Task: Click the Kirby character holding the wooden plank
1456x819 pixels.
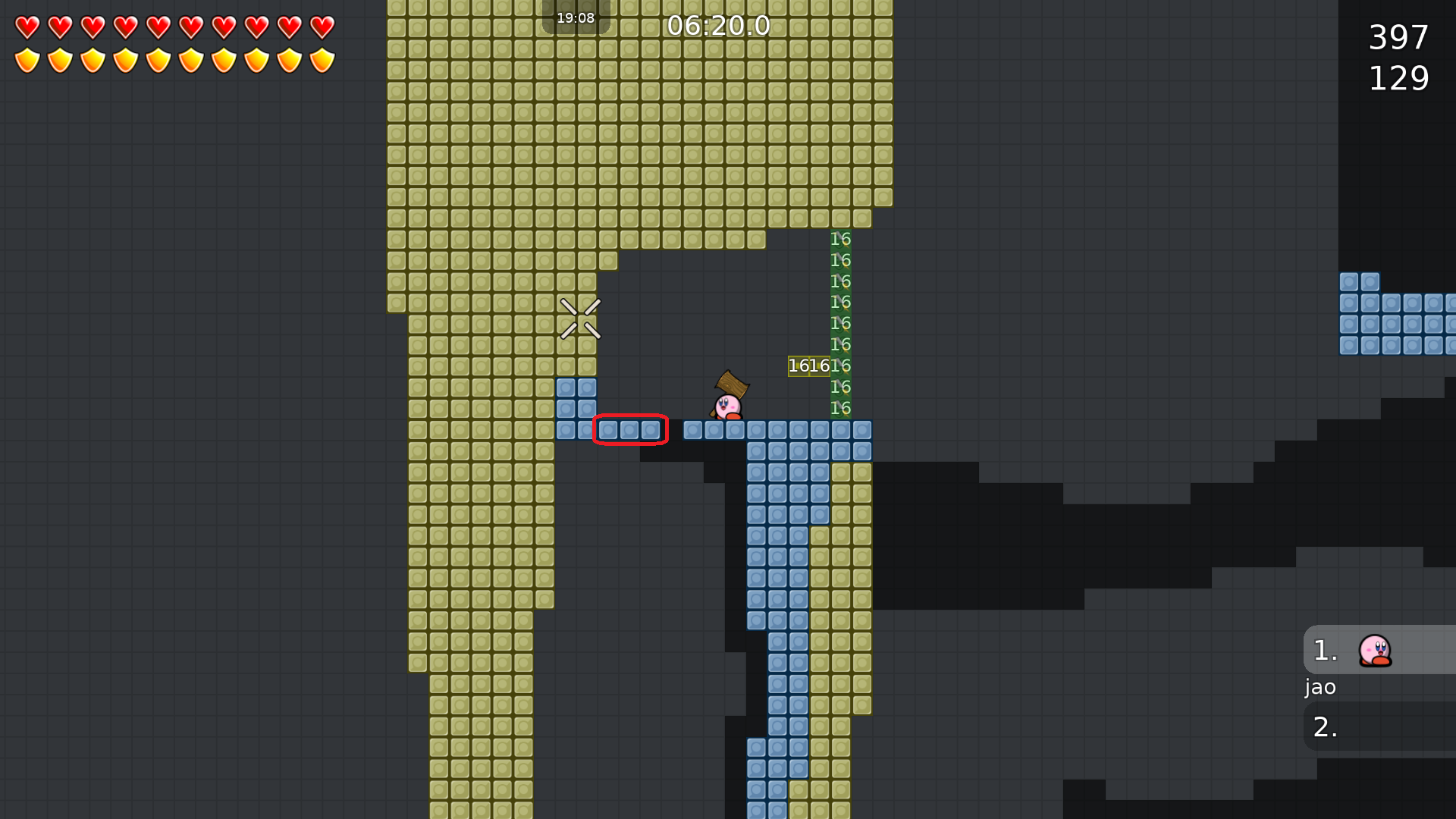Action: tap(726, 404)
